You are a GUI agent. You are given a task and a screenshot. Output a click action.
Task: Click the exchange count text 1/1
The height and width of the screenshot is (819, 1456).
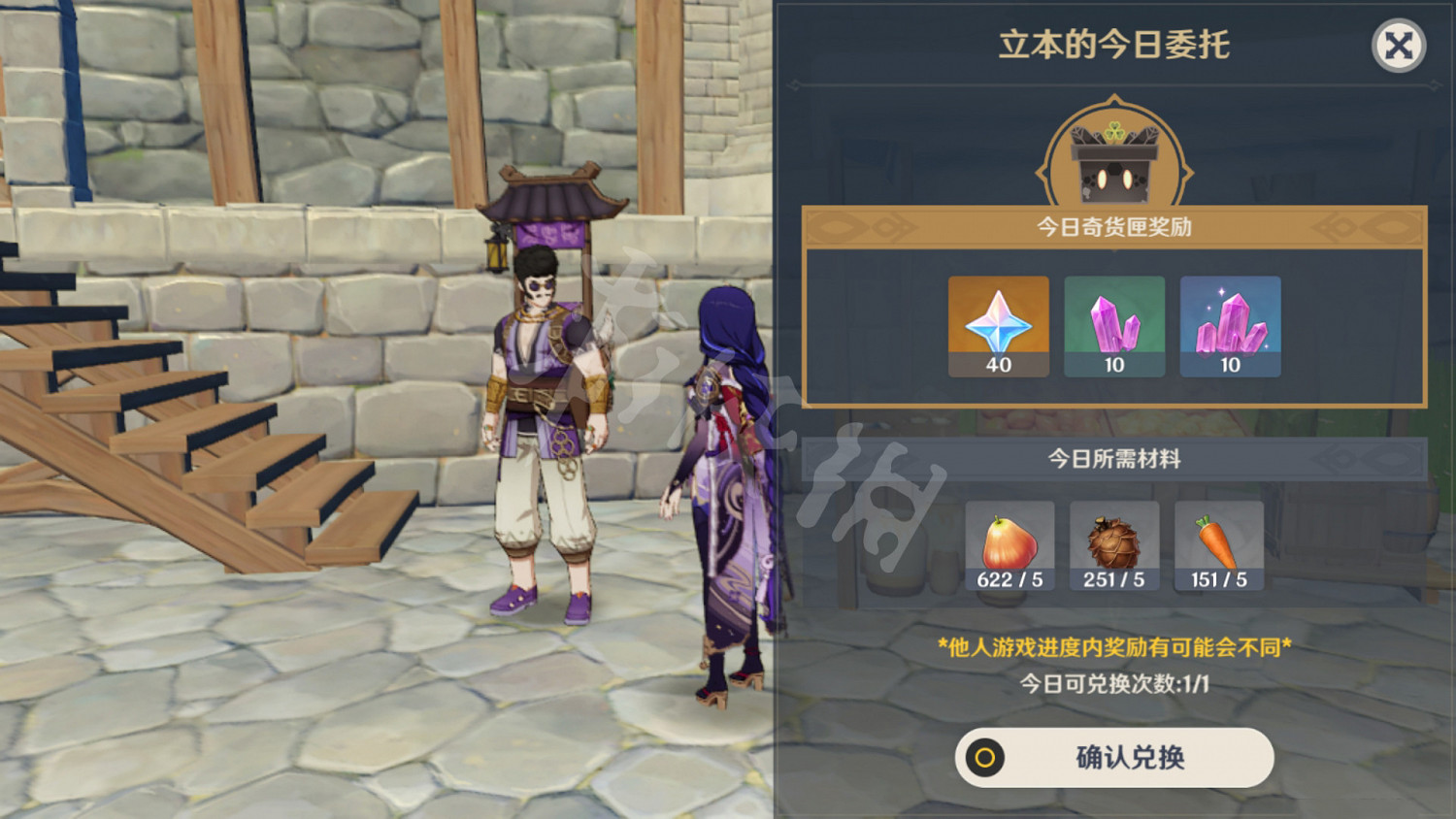click(x=1112, y=683)
